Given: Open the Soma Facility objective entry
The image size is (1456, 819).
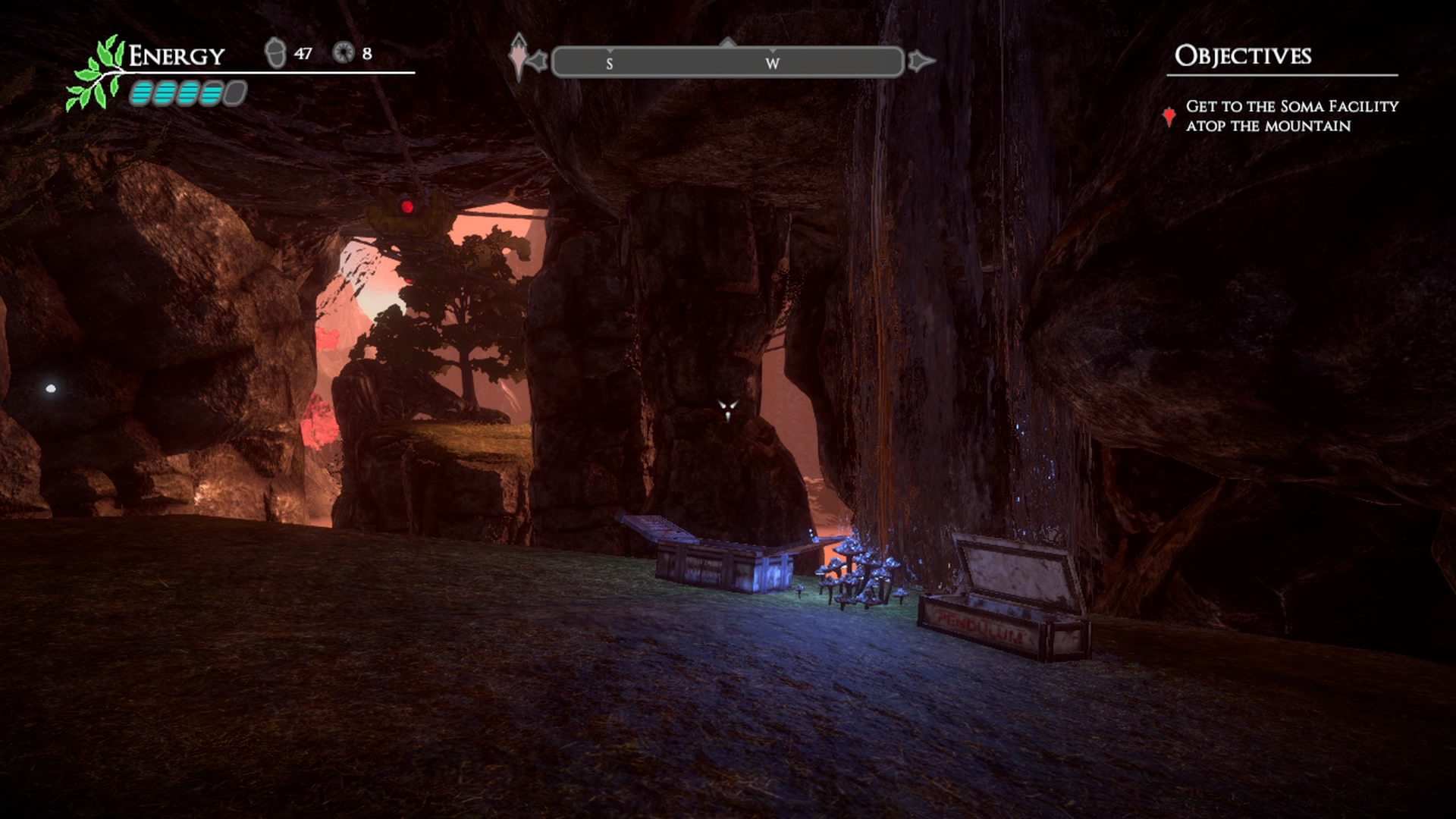Looking at the screenshot, I should coord(1291,116).
